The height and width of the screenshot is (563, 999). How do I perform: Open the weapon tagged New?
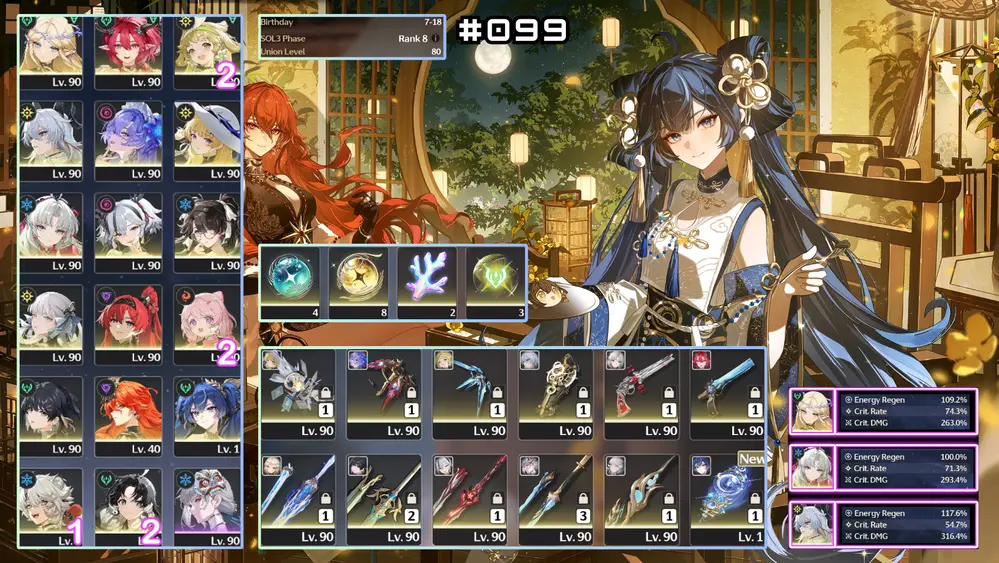[x=726, y=497]
